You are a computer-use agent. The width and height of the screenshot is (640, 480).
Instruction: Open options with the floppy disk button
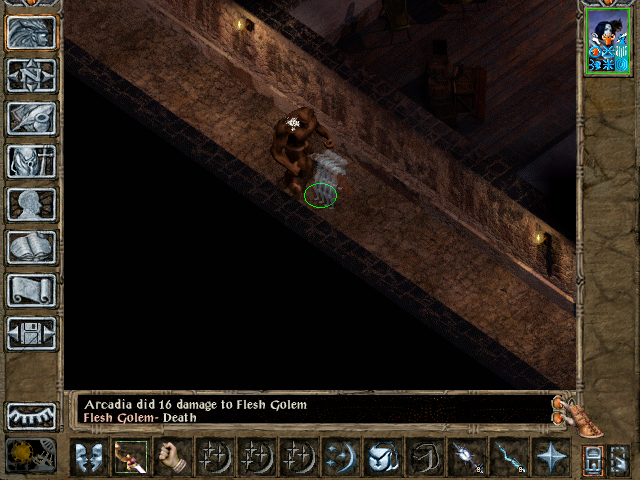click(x=31, y=333)
